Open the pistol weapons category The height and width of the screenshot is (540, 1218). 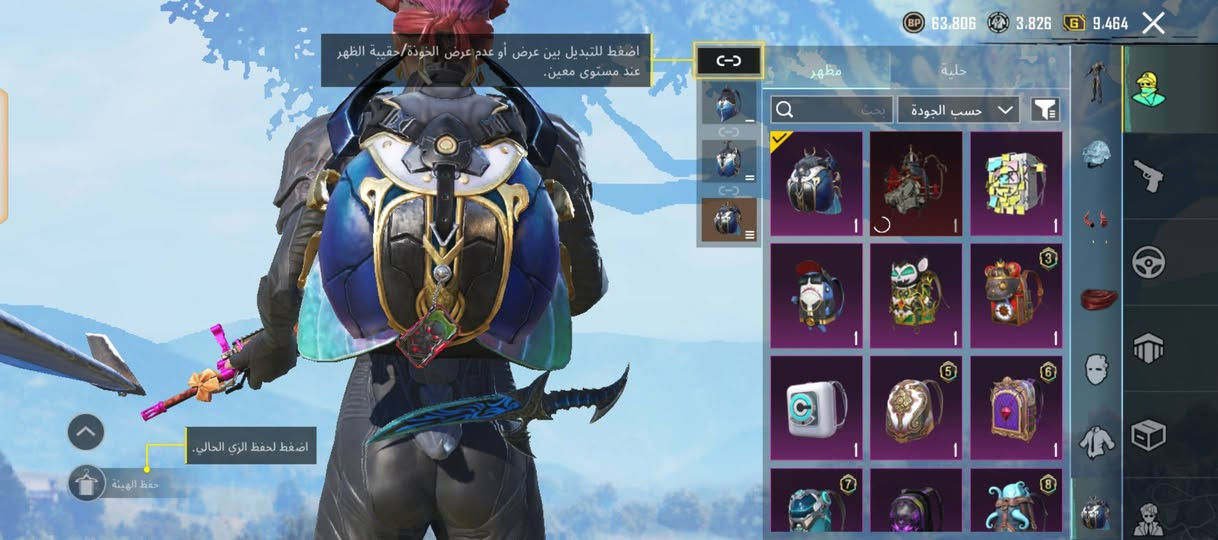(1147, 177)
